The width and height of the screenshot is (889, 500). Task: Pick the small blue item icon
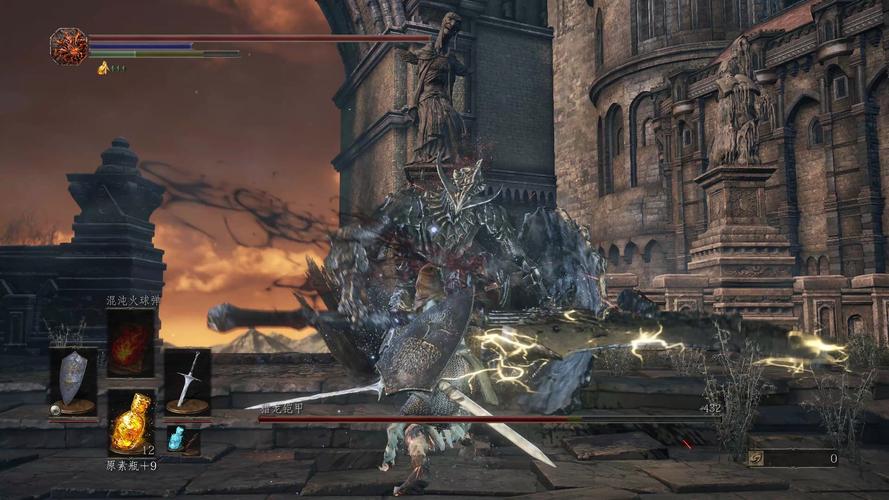[x=177, y=438]
